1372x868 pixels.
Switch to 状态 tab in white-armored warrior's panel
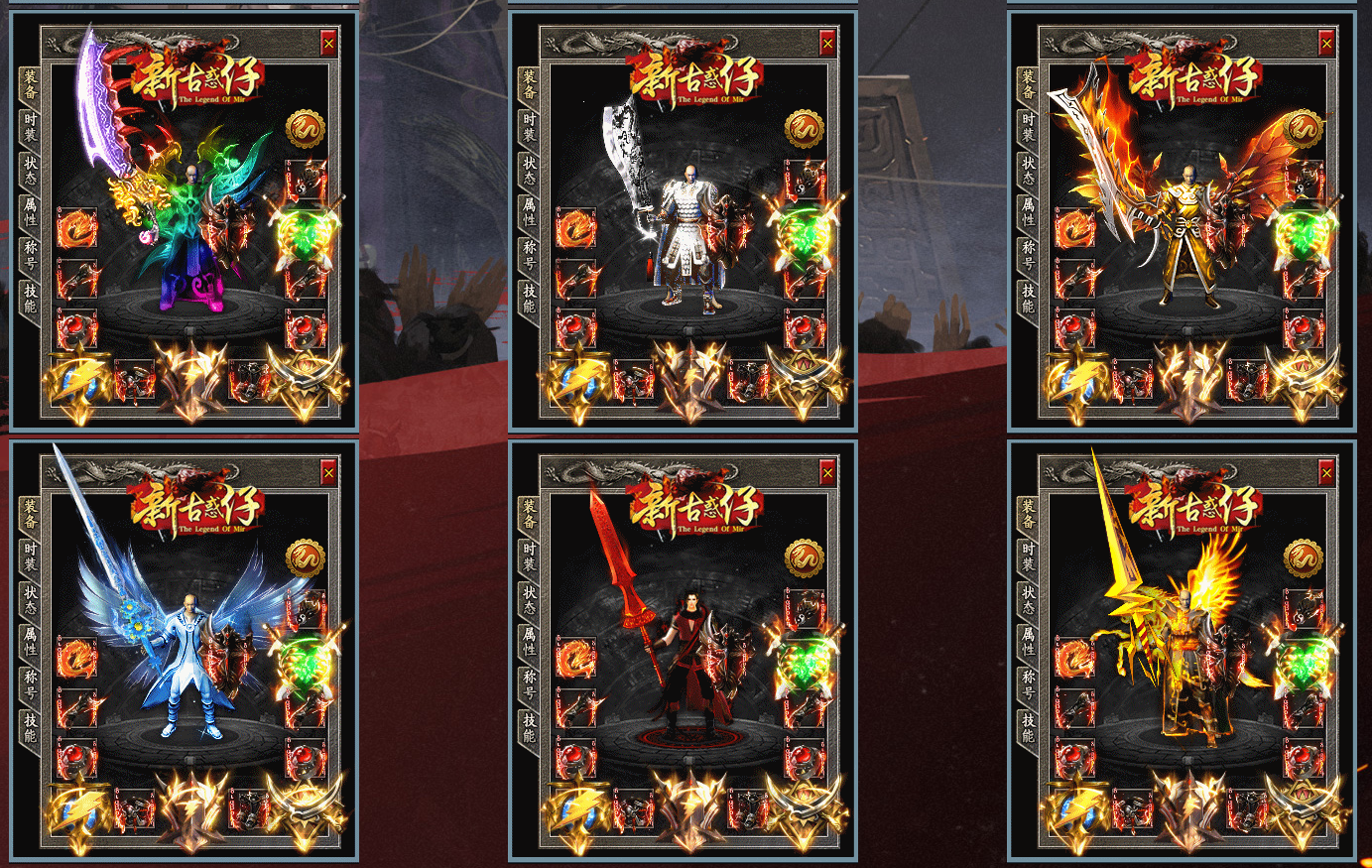530,169
